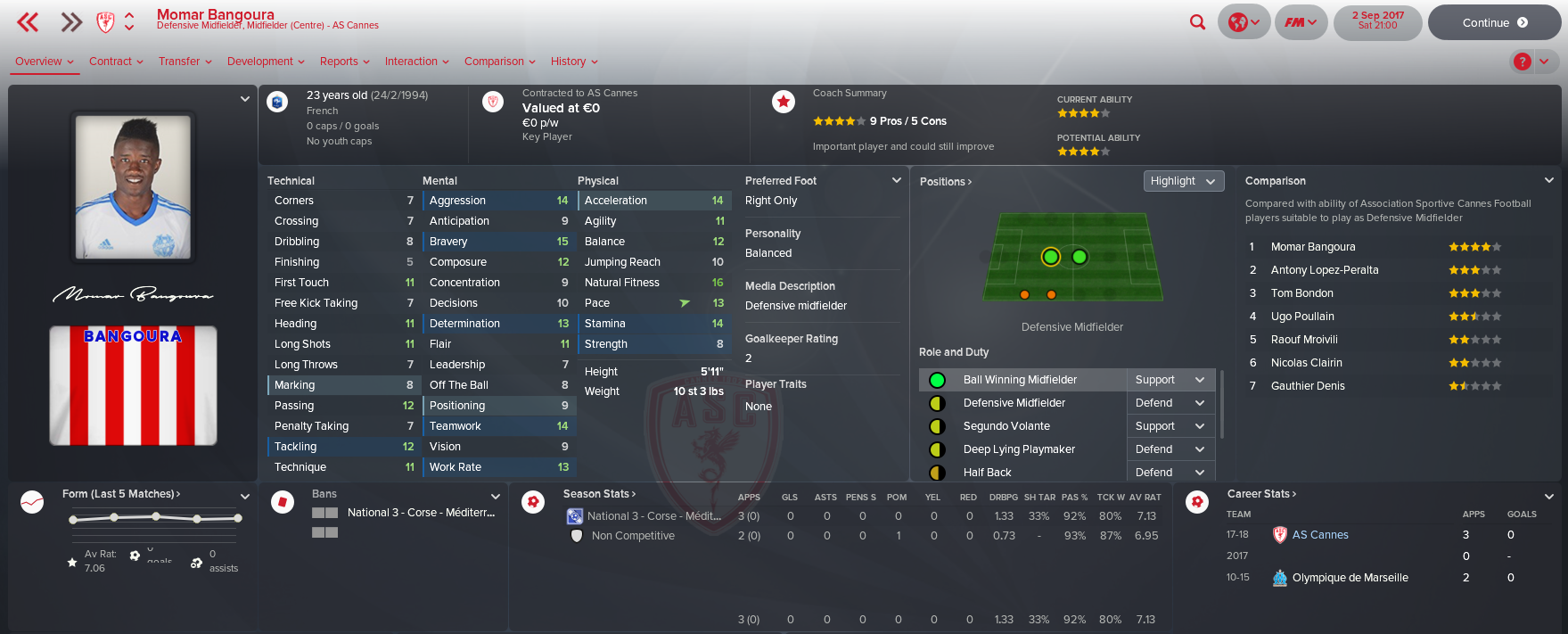Screen dimensions: 1568x634
Task: Open the Development menu
Action: [x=266, y=62]
